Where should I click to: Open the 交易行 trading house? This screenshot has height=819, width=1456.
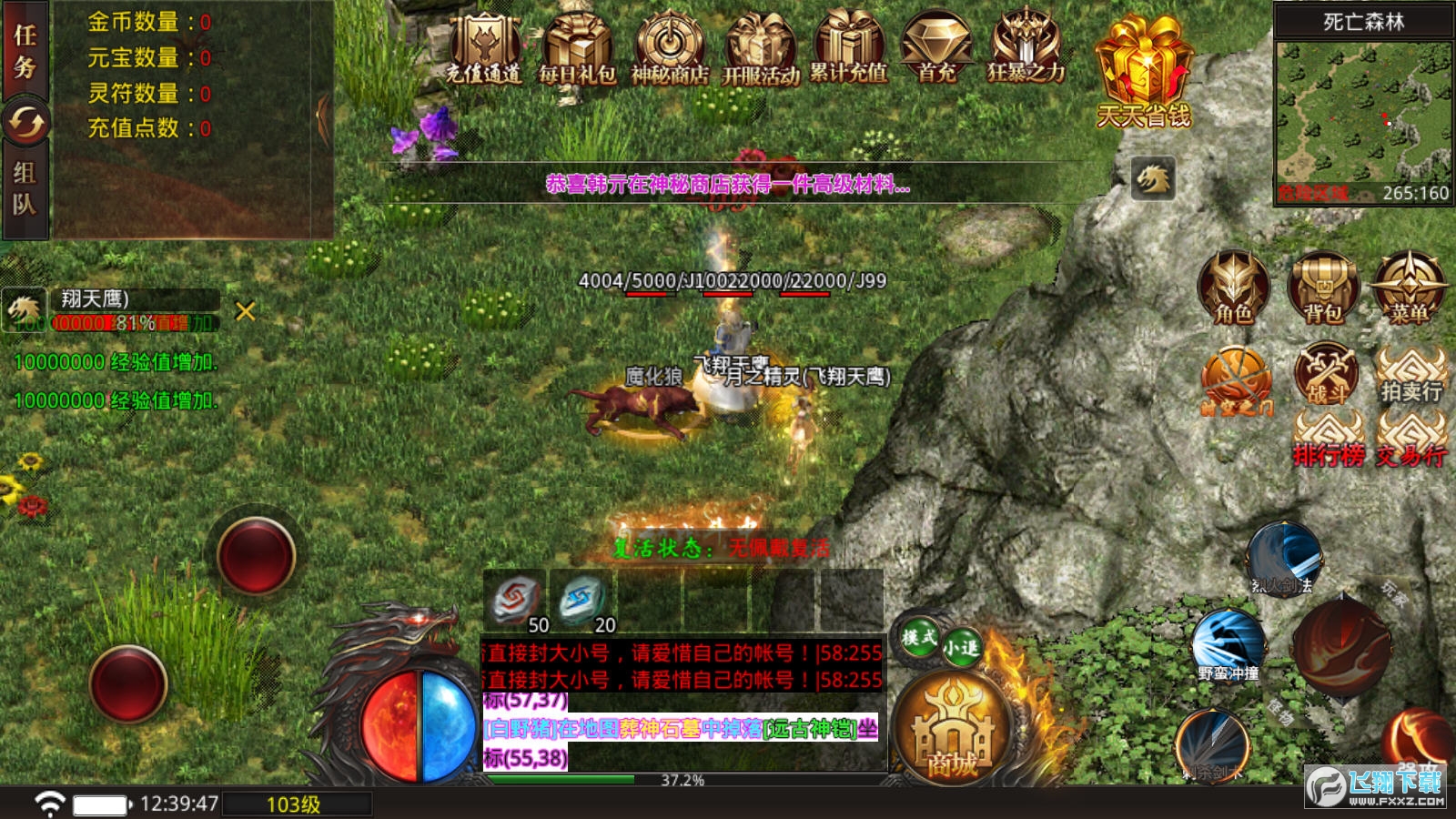pos(1410,440)
